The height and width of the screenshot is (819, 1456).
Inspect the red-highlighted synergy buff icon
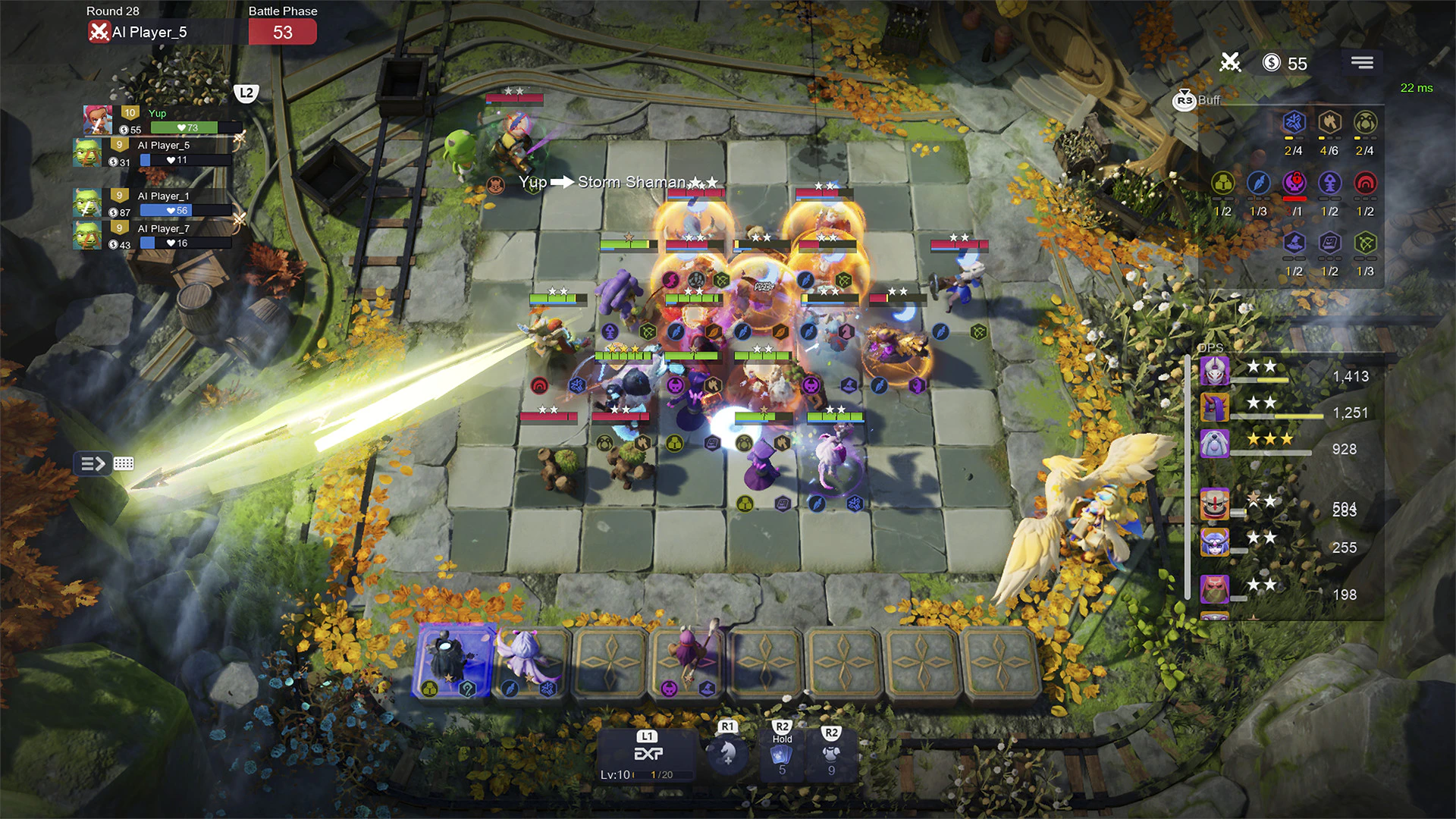click(x=1294, y=184)
